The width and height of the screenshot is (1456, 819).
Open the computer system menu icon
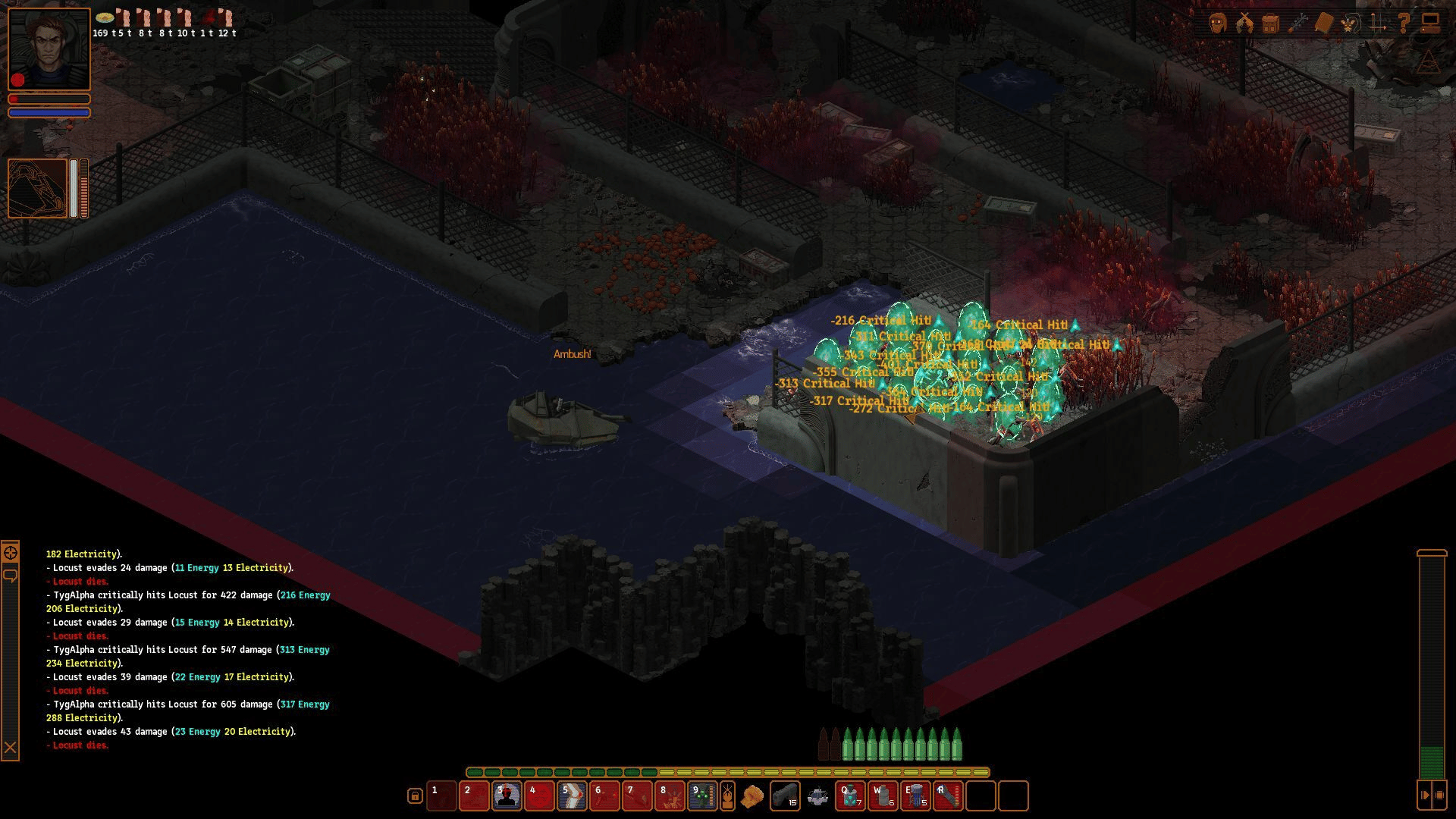(1430, 24)
